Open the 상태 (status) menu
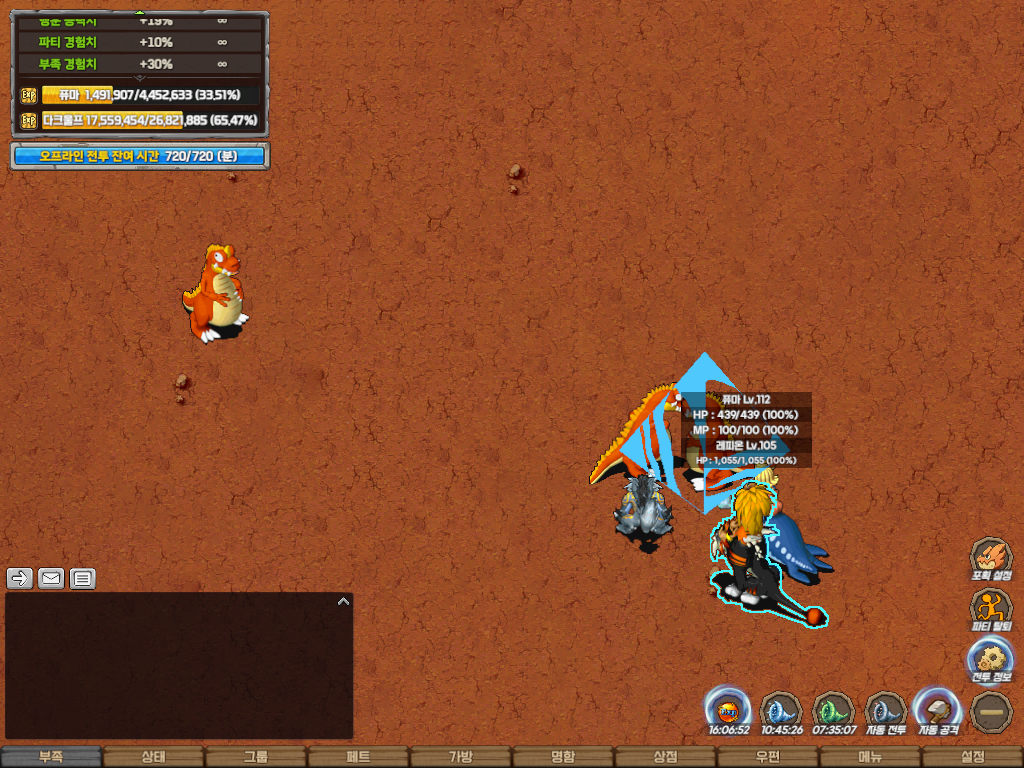The image size is (1024, 768). click(153, 757)
